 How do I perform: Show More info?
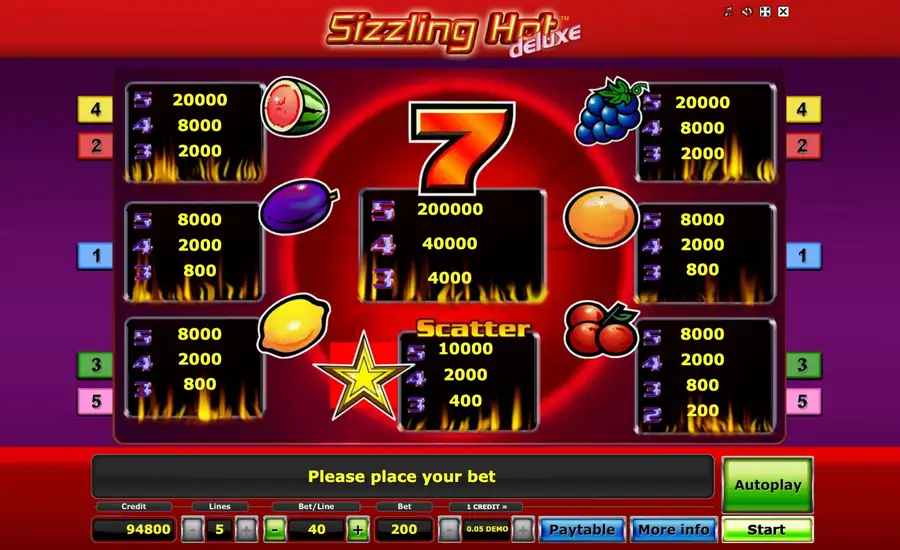click(674, 529)
